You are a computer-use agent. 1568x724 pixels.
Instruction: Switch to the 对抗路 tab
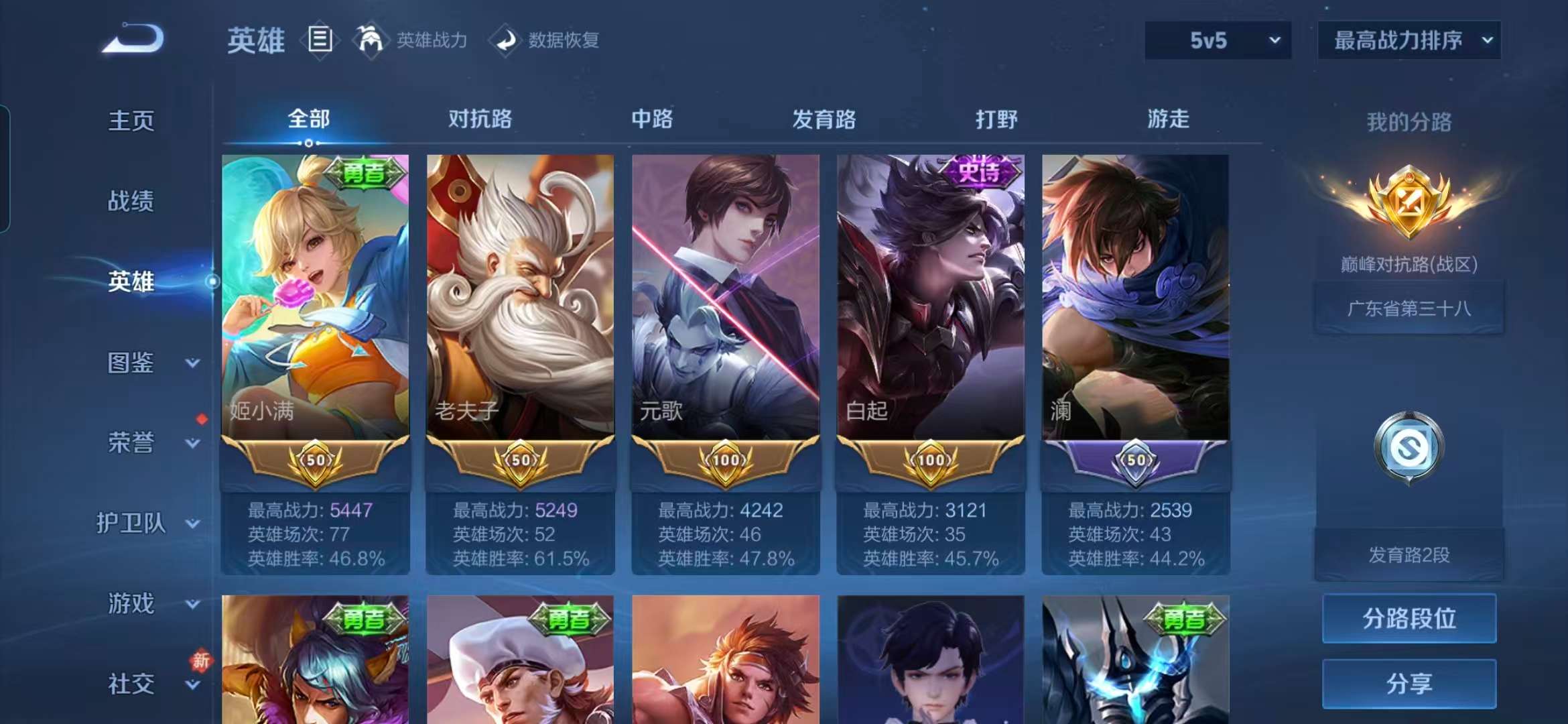pos(480,119)
